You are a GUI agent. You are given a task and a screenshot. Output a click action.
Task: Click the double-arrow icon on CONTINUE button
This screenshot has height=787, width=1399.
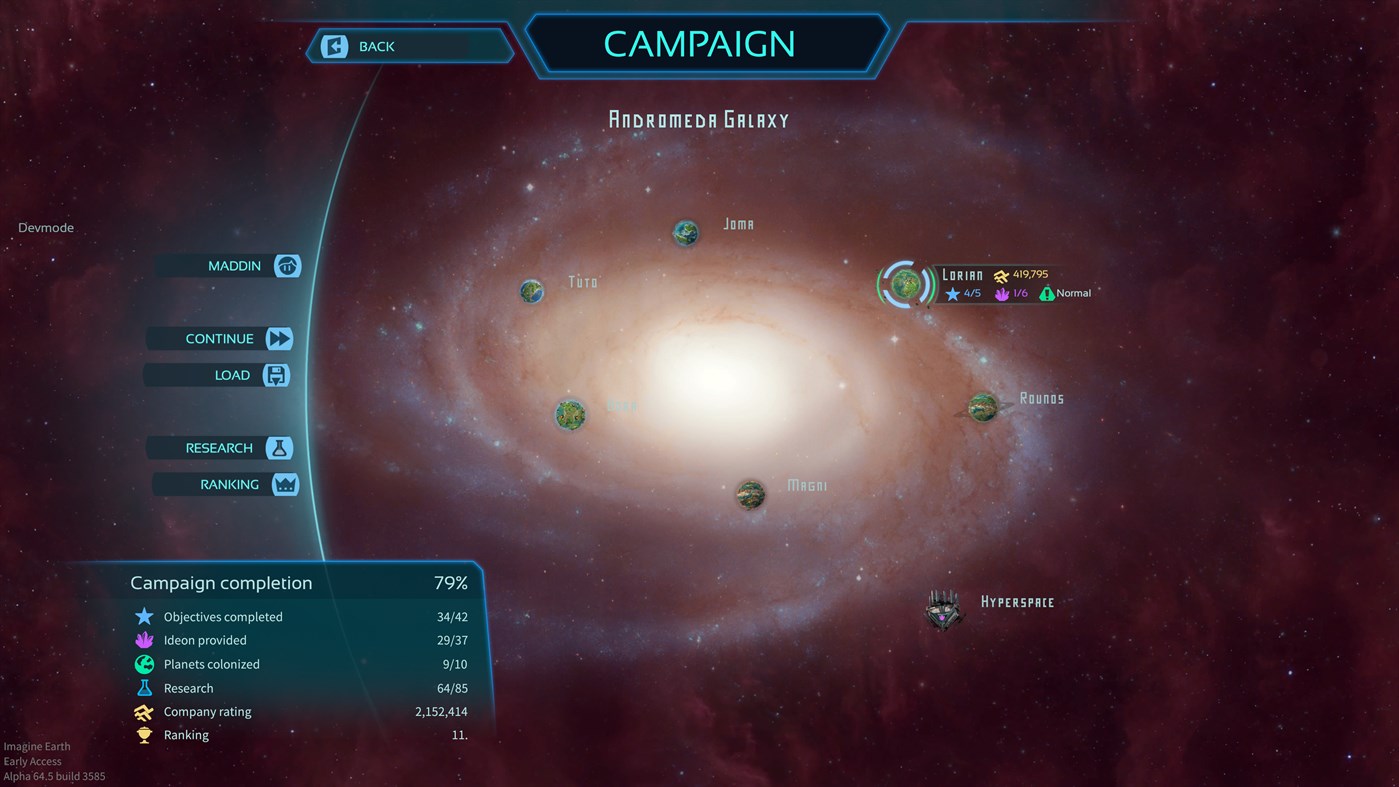[x=281, y=338]
